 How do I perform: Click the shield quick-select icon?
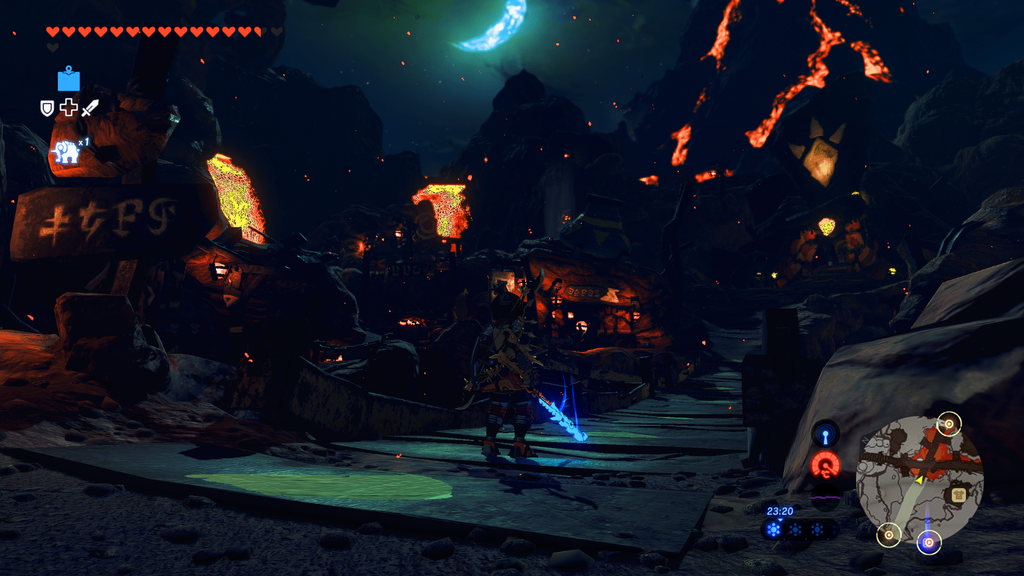tap(47, 108)
